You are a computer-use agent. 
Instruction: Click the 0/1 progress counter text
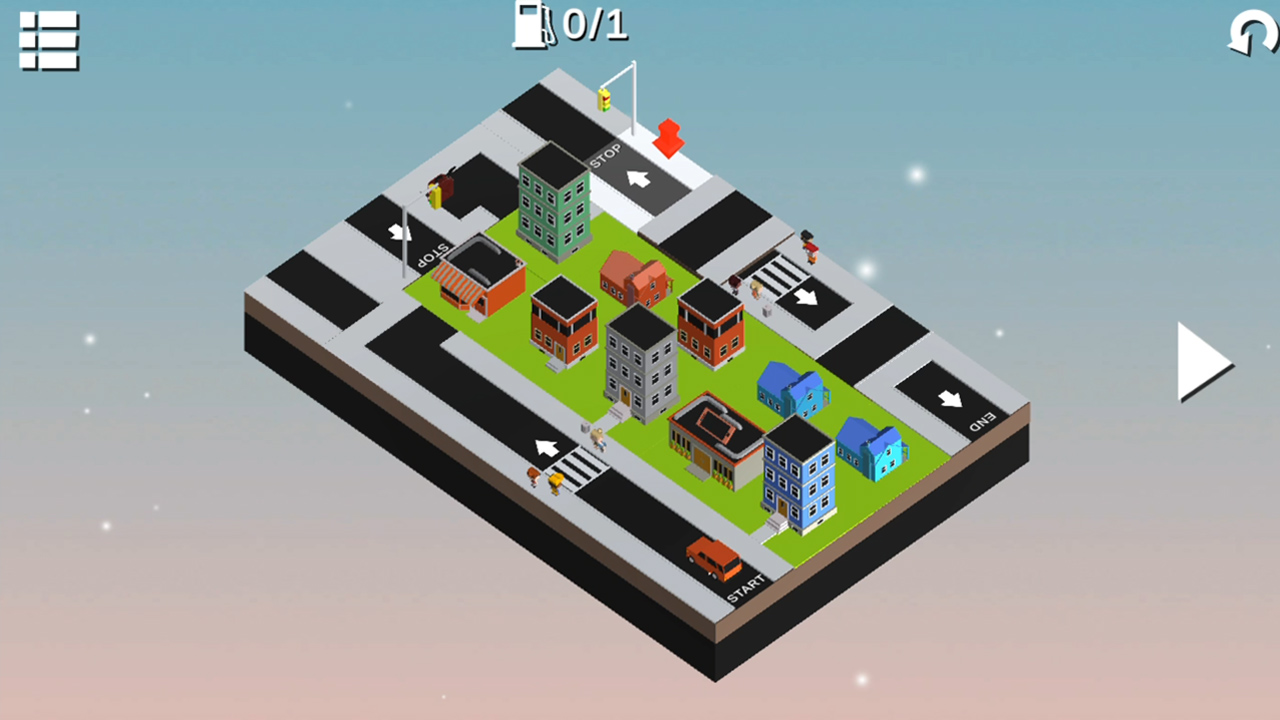[x=597, y=26]
